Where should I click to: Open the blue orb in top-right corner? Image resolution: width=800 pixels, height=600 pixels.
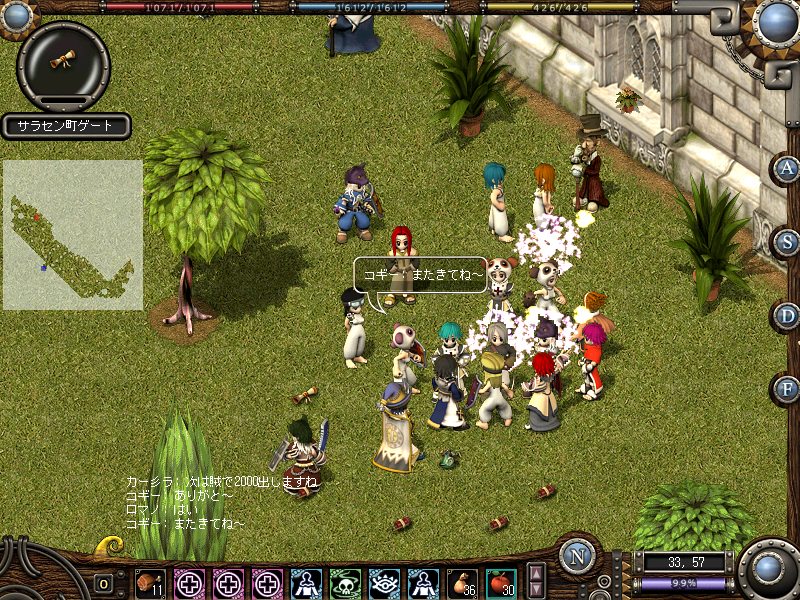tap(777, 21)
